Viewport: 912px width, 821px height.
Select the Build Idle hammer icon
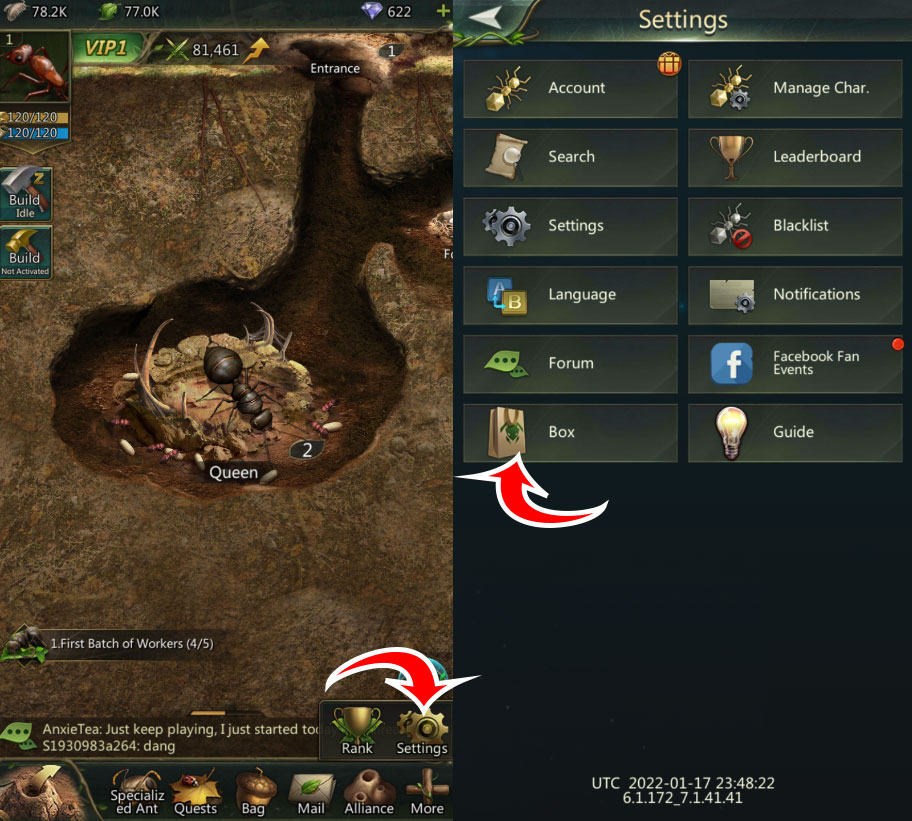(x=25, y=193)
